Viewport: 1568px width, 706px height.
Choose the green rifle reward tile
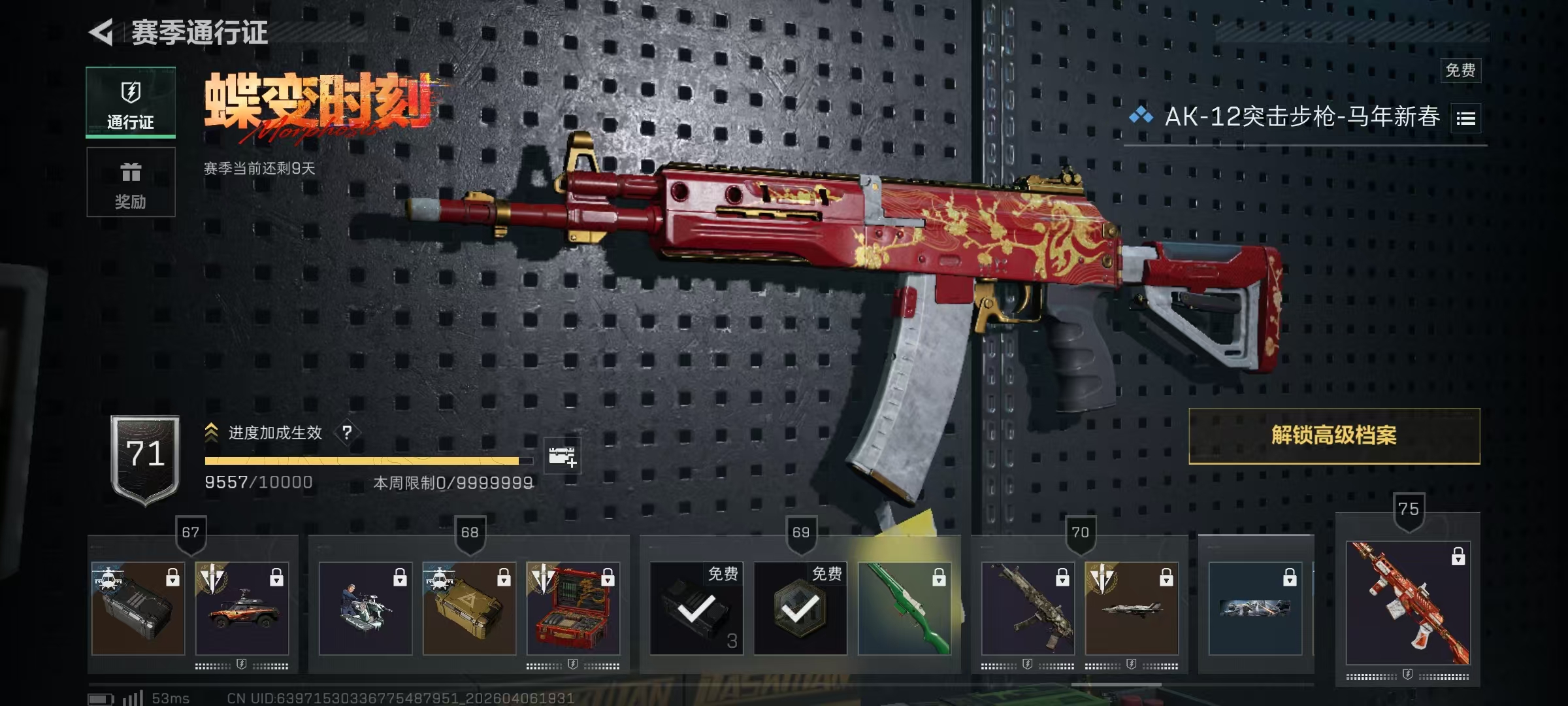(x=904, y=609)
